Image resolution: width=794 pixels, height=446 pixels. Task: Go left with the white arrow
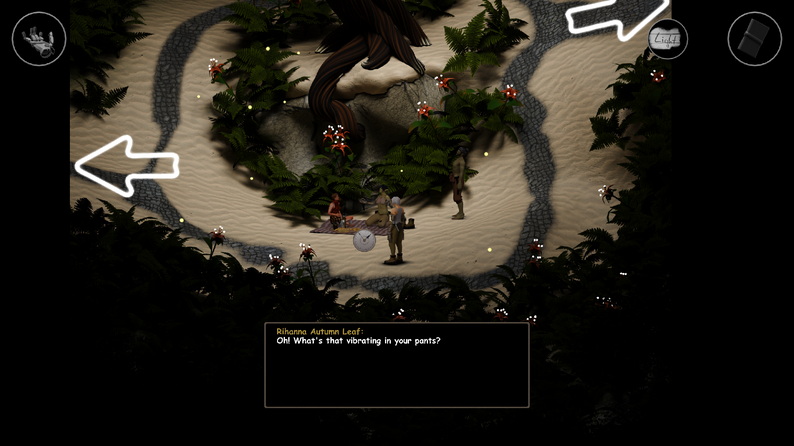click(126, 165)
